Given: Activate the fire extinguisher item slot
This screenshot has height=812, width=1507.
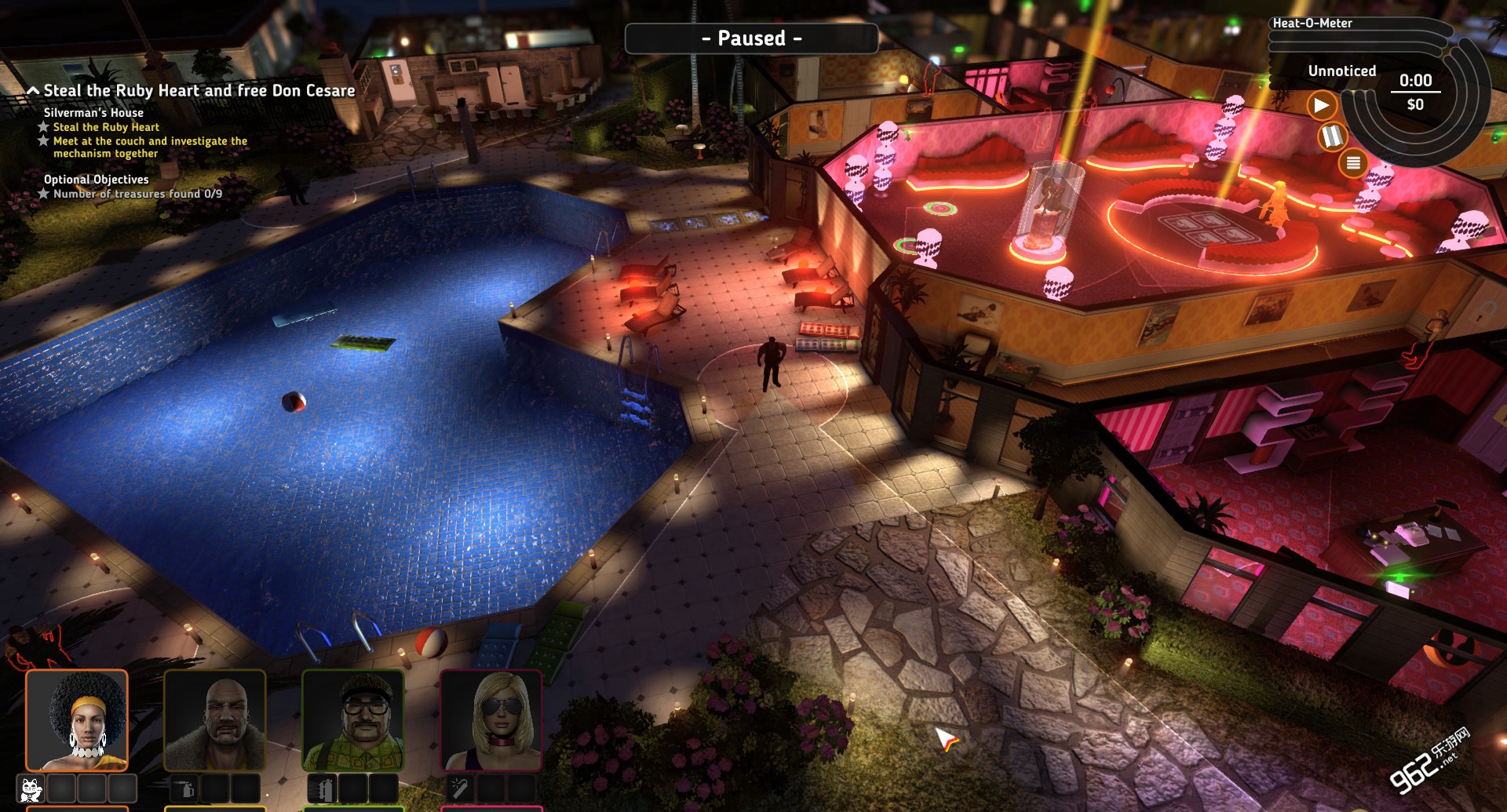Looking at the screenshot, I should point(322,788).
